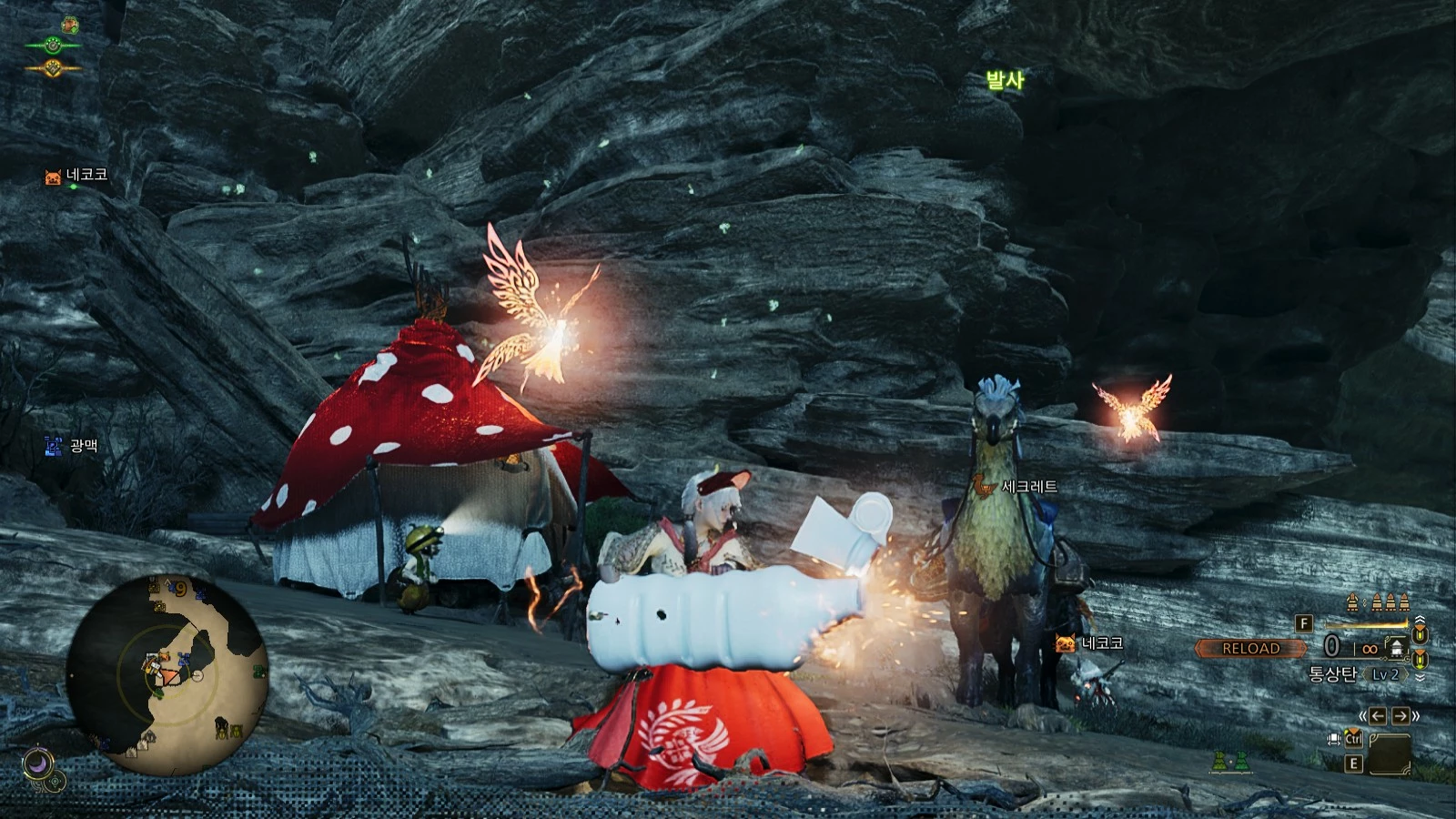Click the RELOAD ammo banner
Viewport: 1456px width, 819px height.
tap(1250, 648)
